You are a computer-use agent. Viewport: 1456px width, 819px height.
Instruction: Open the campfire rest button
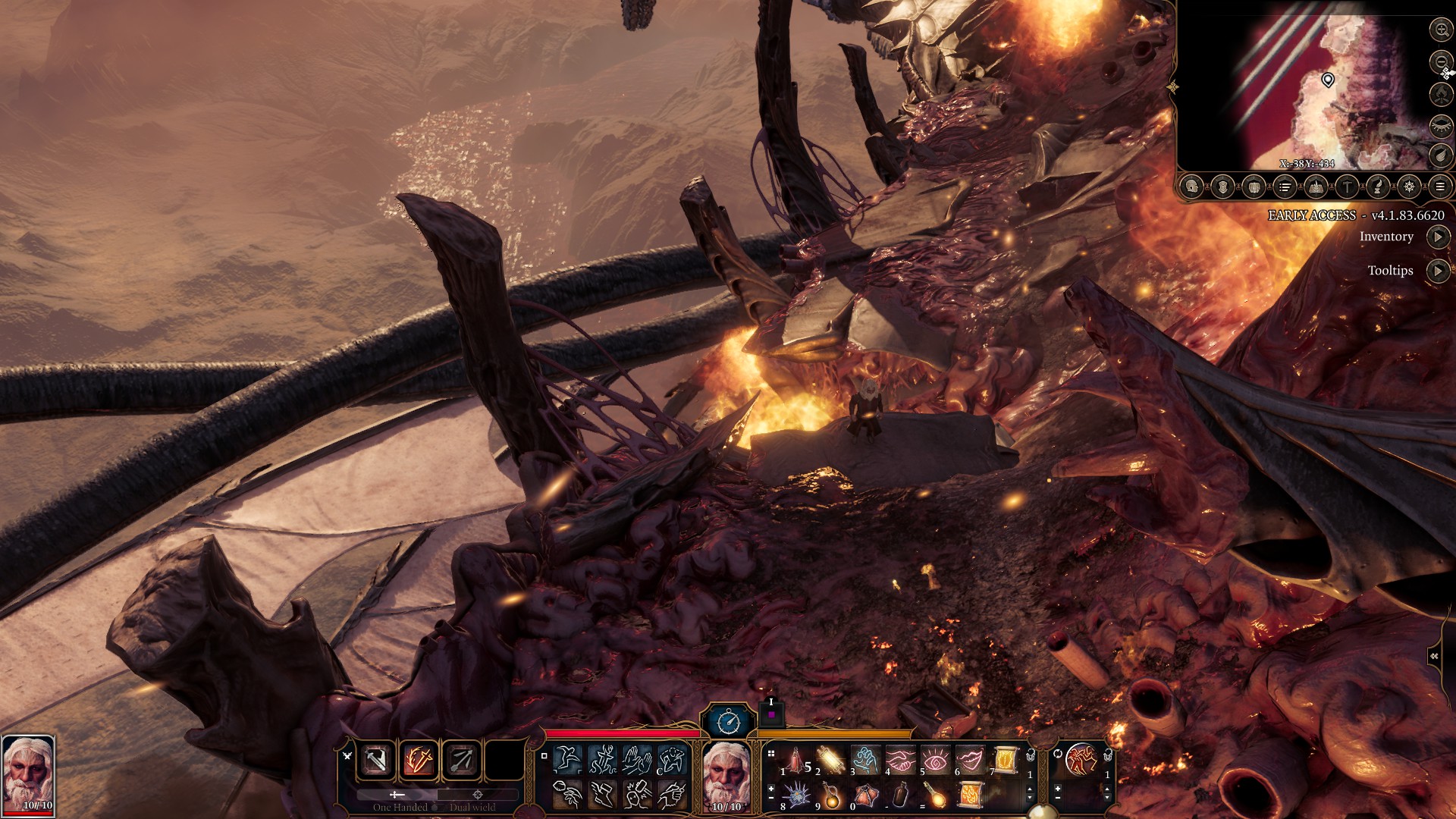click(x=1440, y=93)
